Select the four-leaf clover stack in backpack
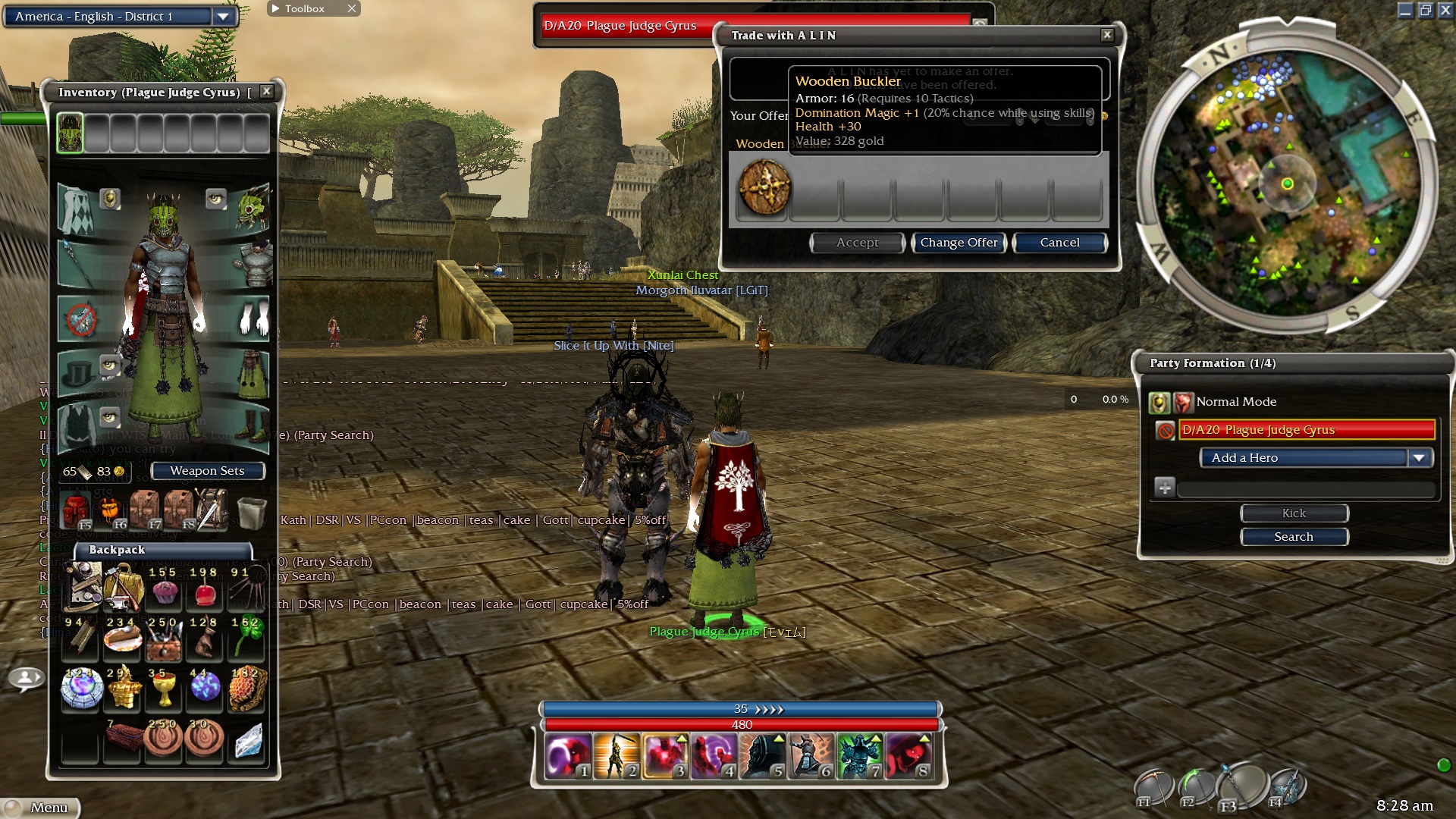This screenshot has height=819, width=1456. (246, 640)
